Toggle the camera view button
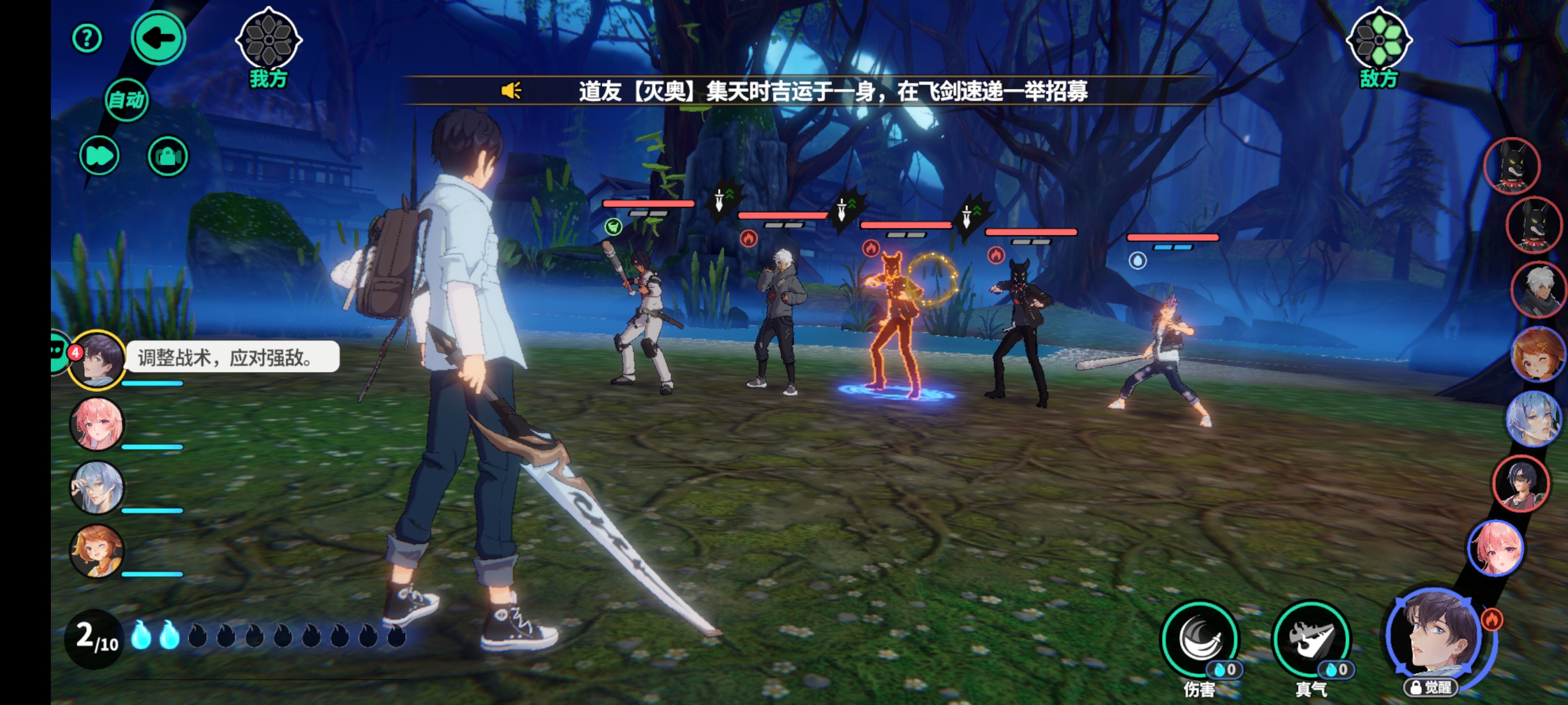Viewport: 1568px width, 705px height. coord(168,157)
